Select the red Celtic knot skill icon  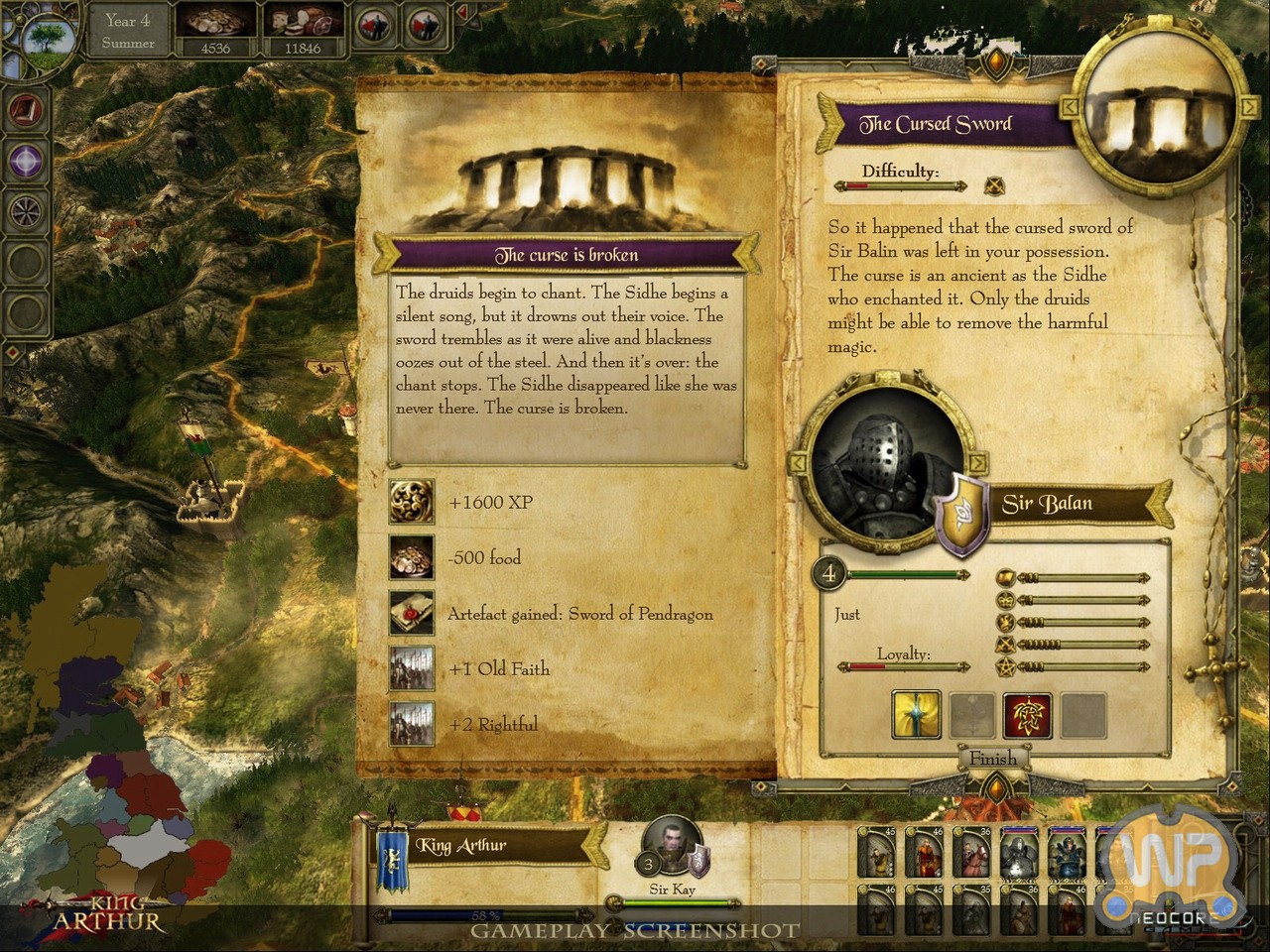[x=1027, y=714]
